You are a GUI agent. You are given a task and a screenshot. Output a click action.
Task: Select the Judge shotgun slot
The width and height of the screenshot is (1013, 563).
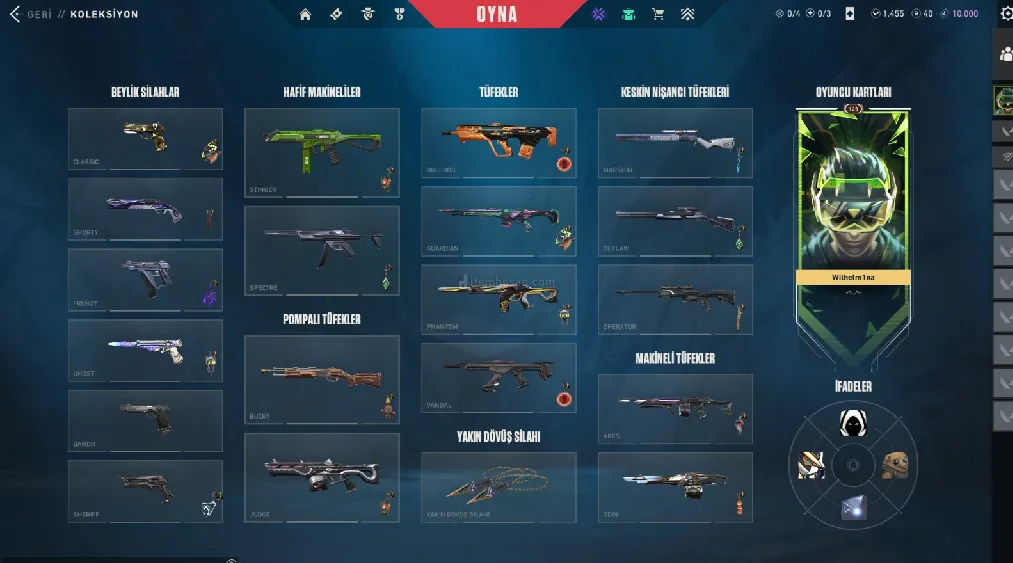click(x=321, y=476)
